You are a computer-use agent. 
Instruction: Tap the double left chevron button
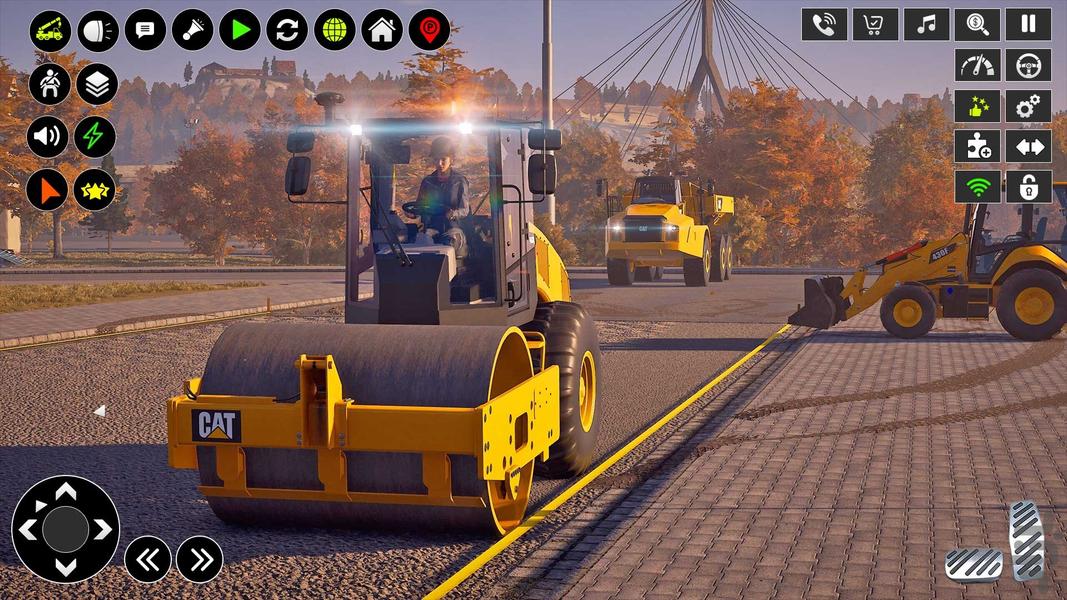point(148,559)
